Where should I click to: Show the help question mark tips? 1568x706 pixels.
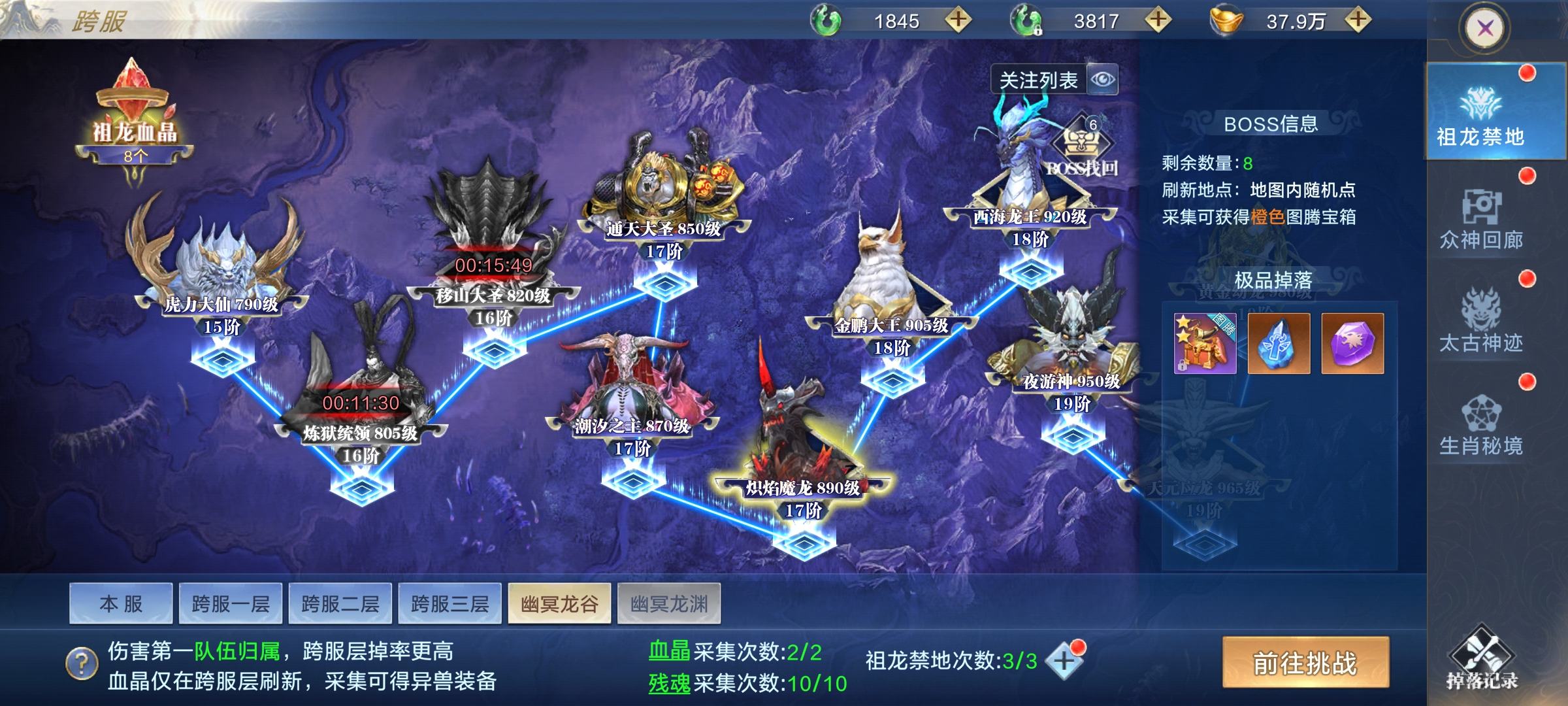82,664
